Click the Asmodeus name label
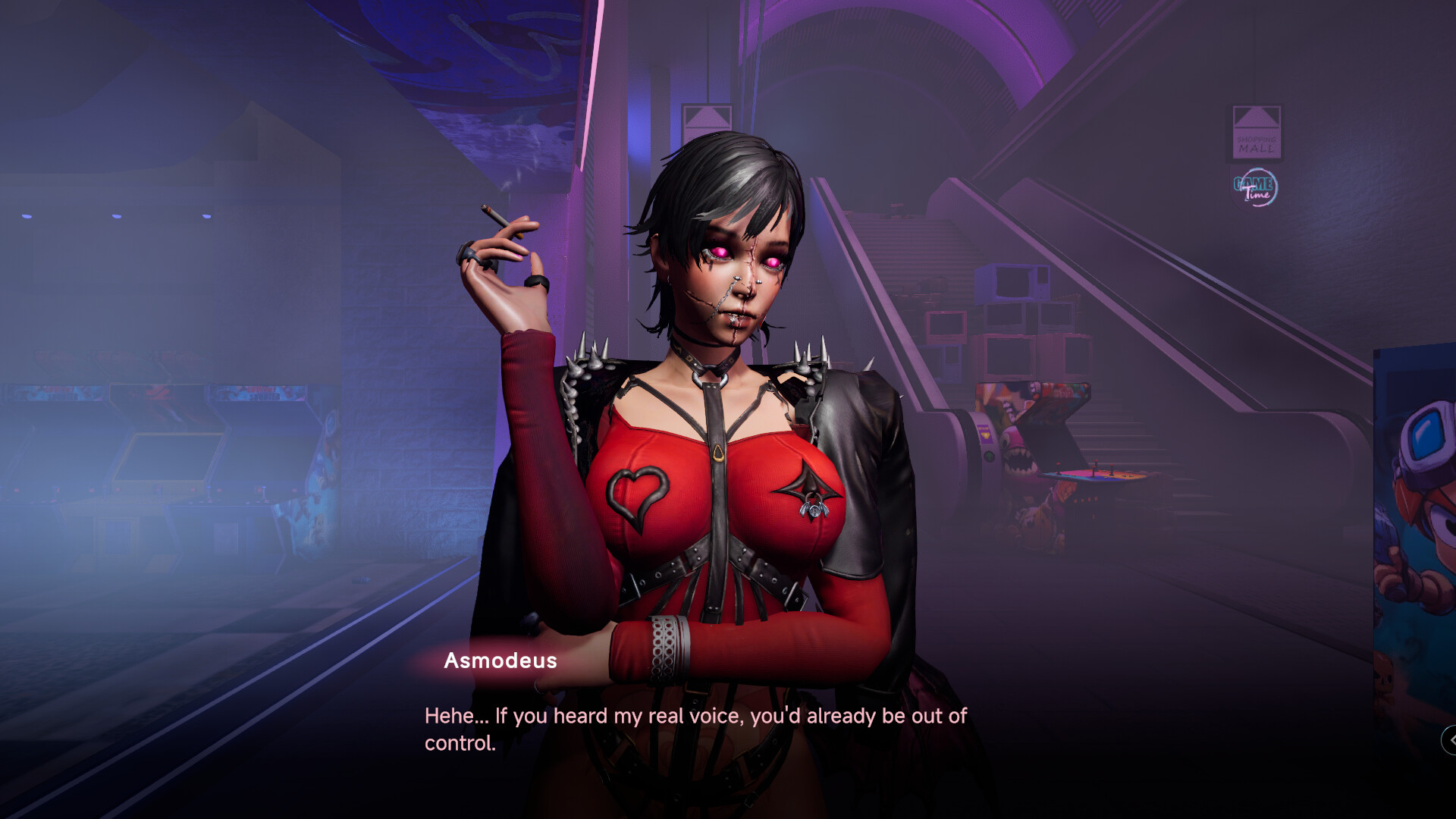The width and height of the screenshot is (1456, 819). (500, 661)
